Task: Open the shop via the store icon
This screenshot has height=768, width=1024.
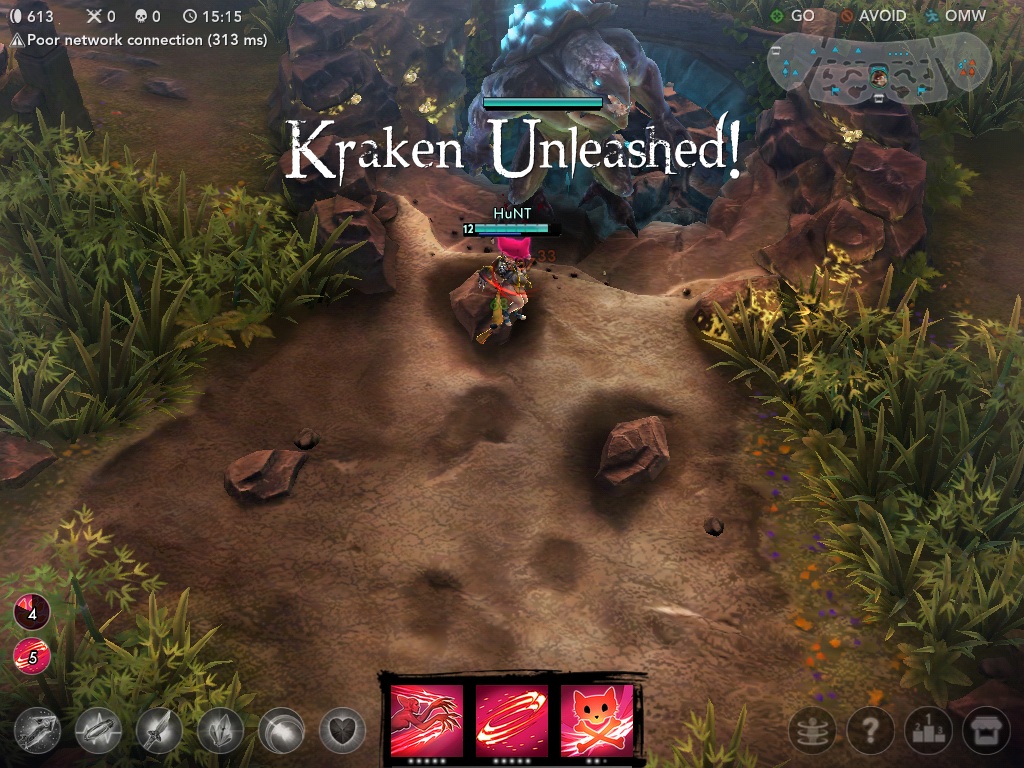Action: click(x=986, y=732)
